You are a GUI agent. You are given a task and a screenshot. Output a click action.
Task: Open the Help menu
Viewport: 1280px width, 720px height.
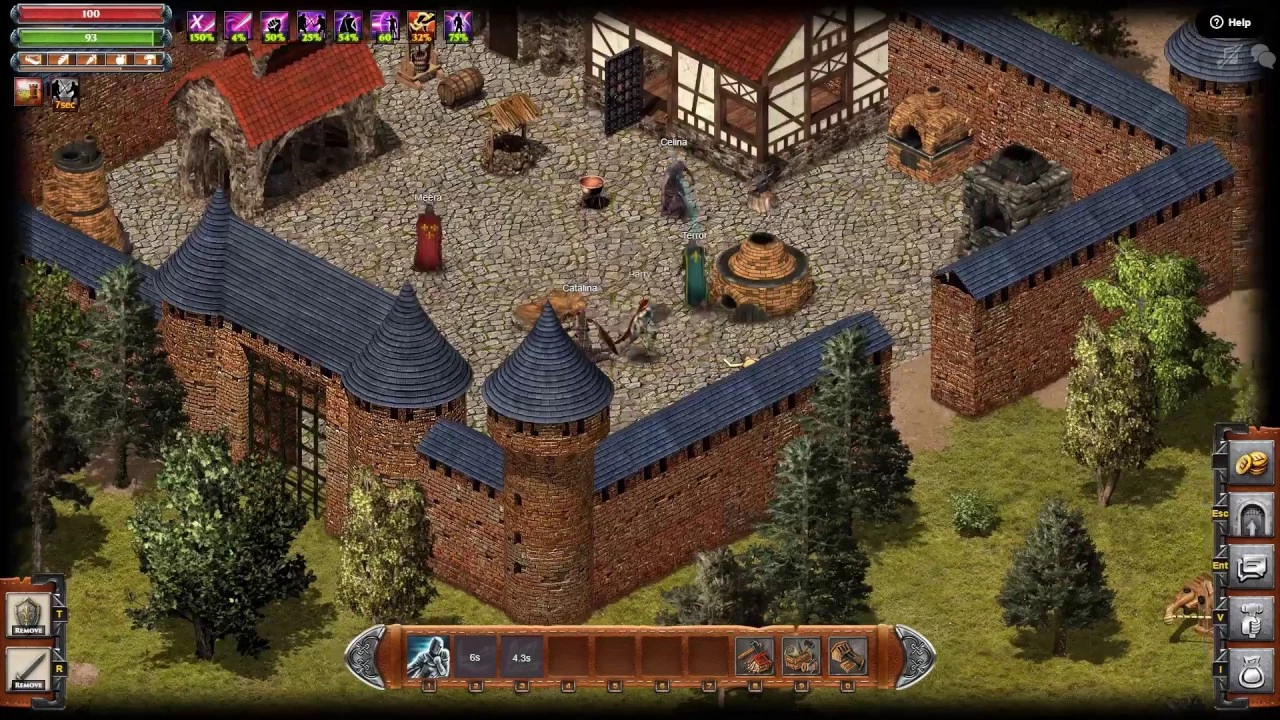click(1230, 22)
